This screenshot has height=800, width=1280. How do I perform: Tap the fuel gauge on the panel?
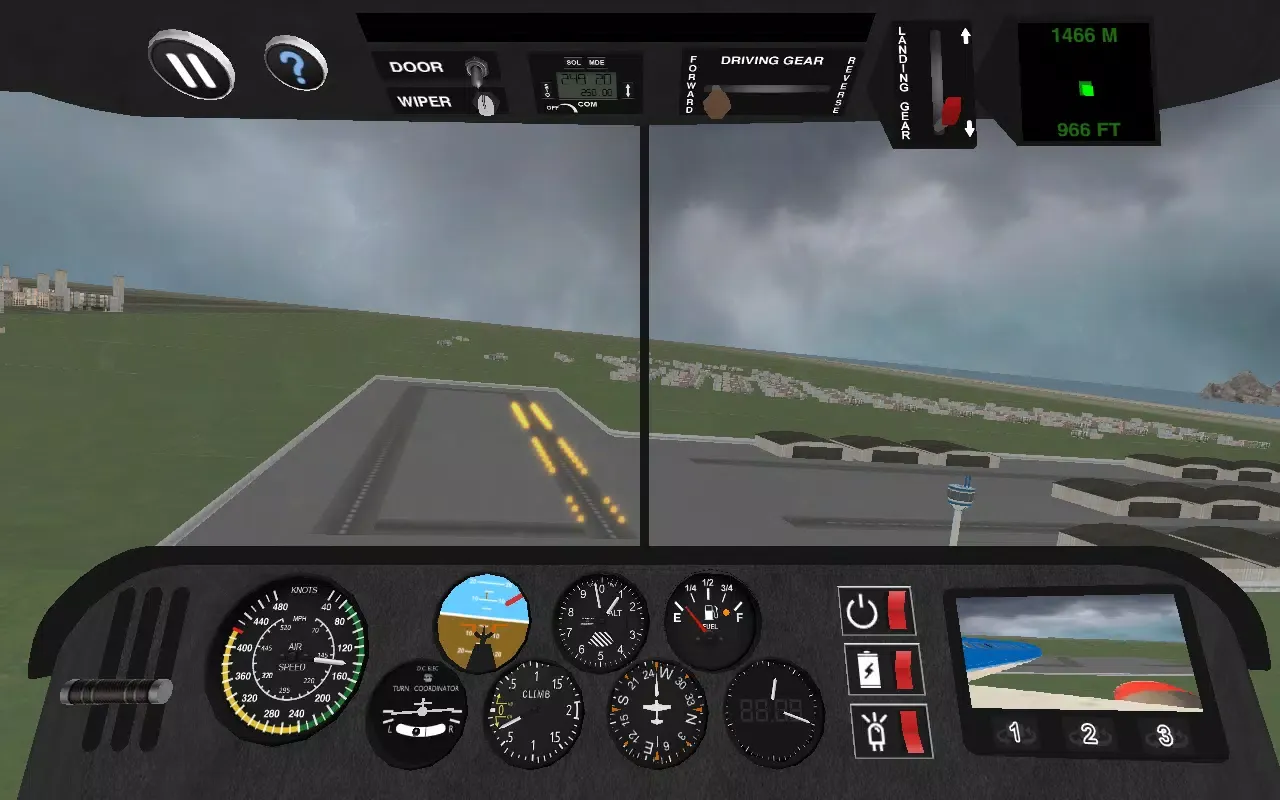click(711, 618)
